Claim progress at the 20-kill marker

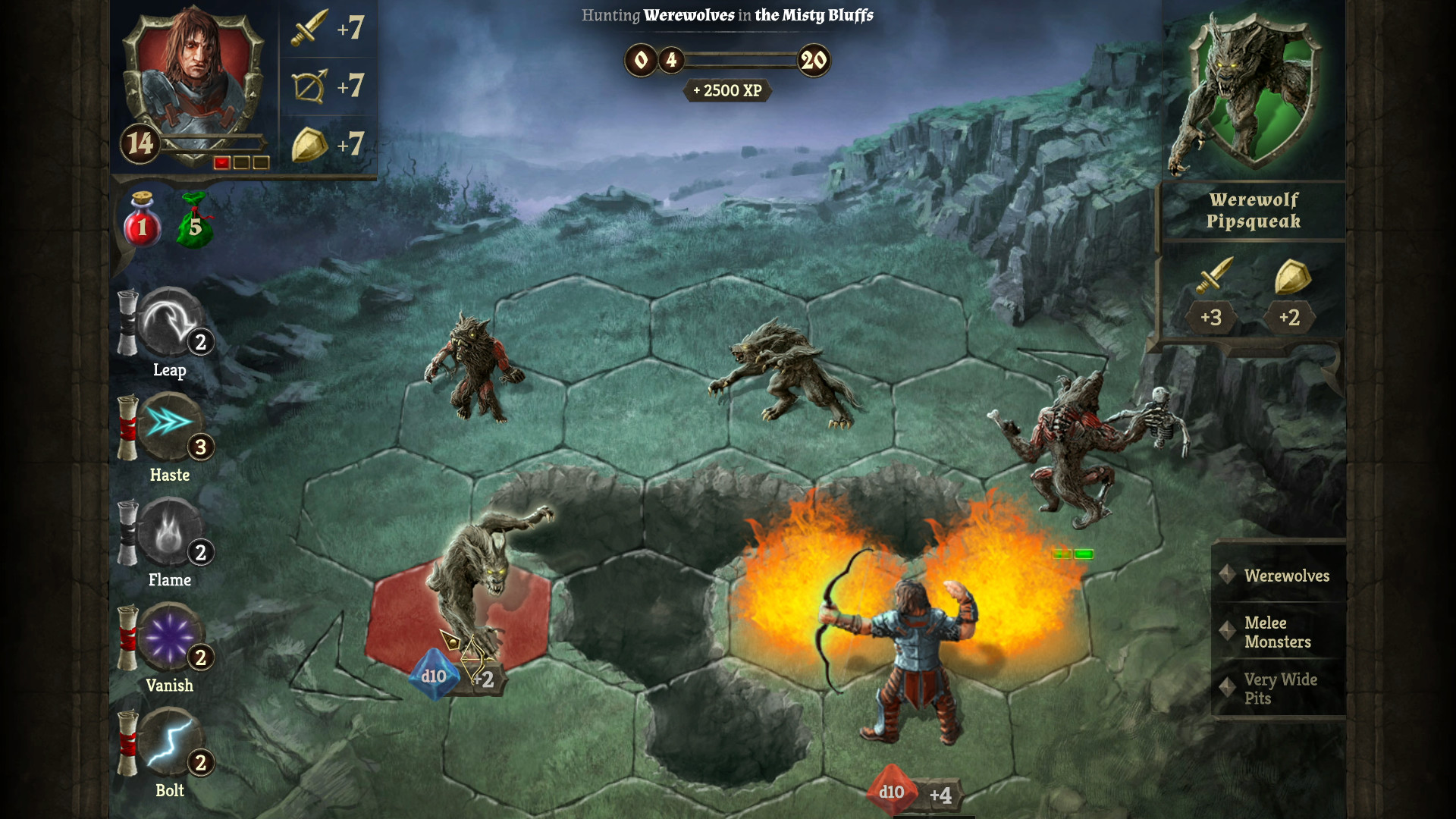814,61
